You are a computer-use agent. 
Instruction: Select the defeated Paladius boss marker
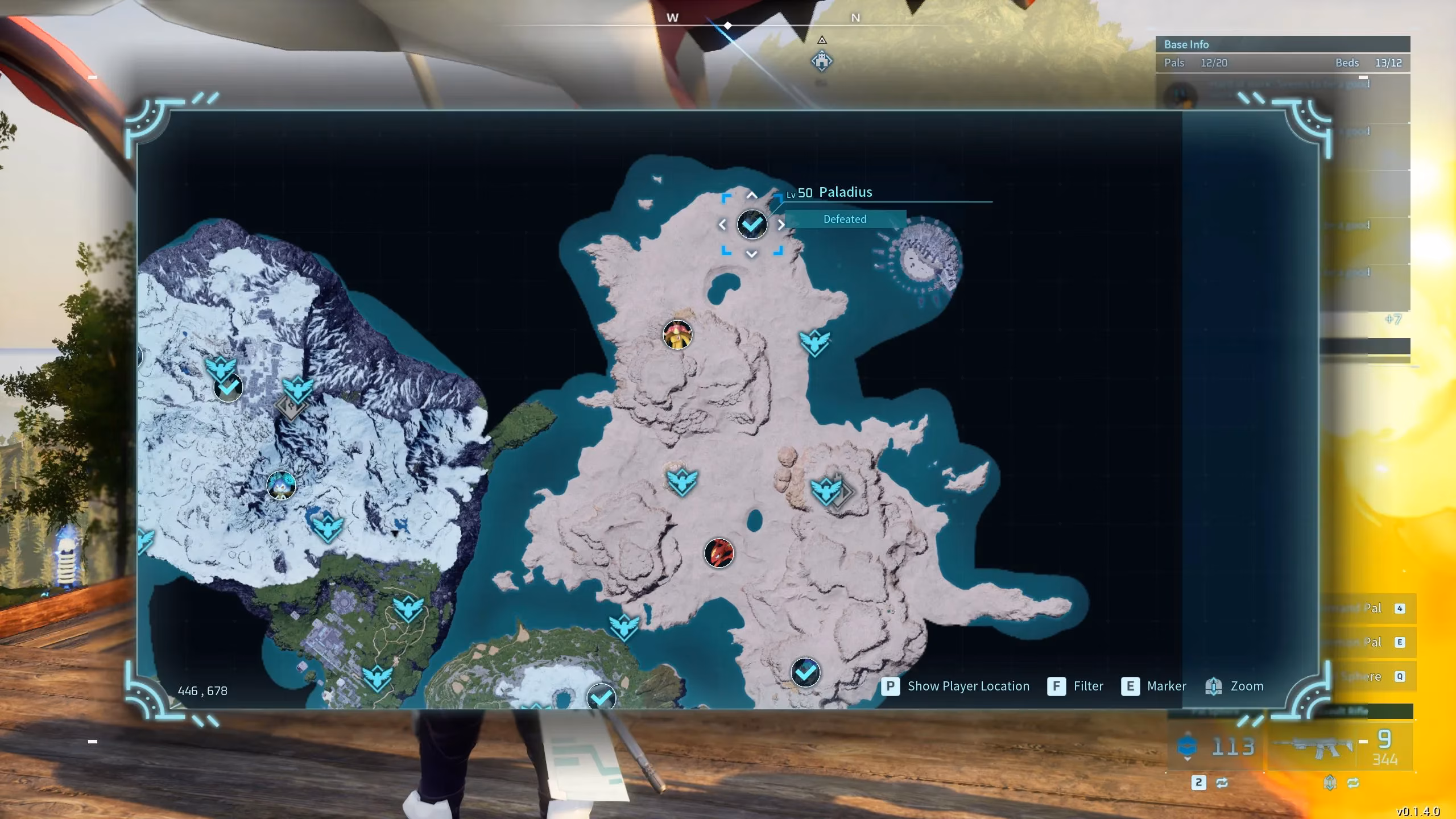(752, 225)
